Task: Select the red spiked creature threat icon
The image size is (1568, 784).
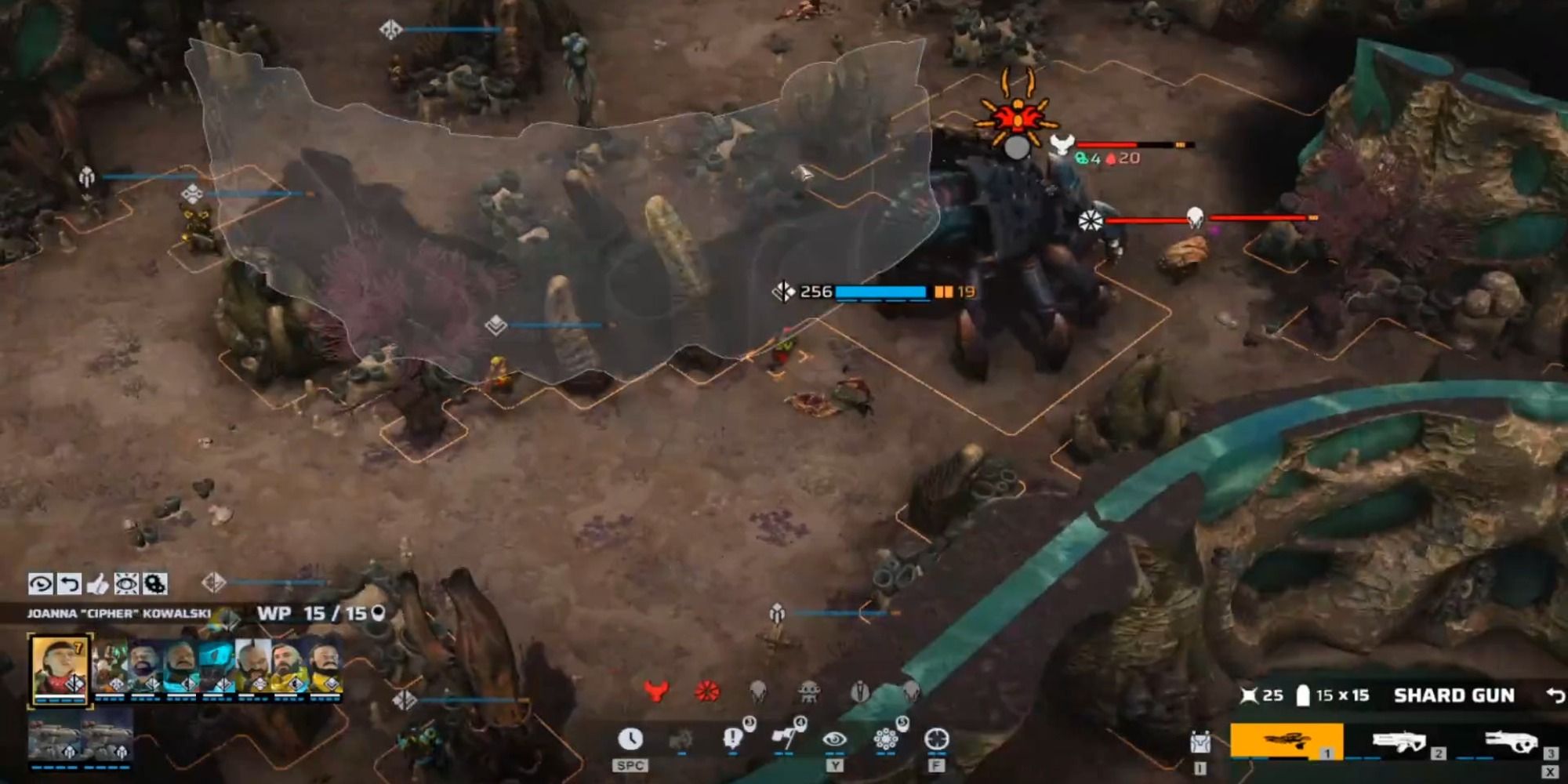Action: tap(706, 691)
